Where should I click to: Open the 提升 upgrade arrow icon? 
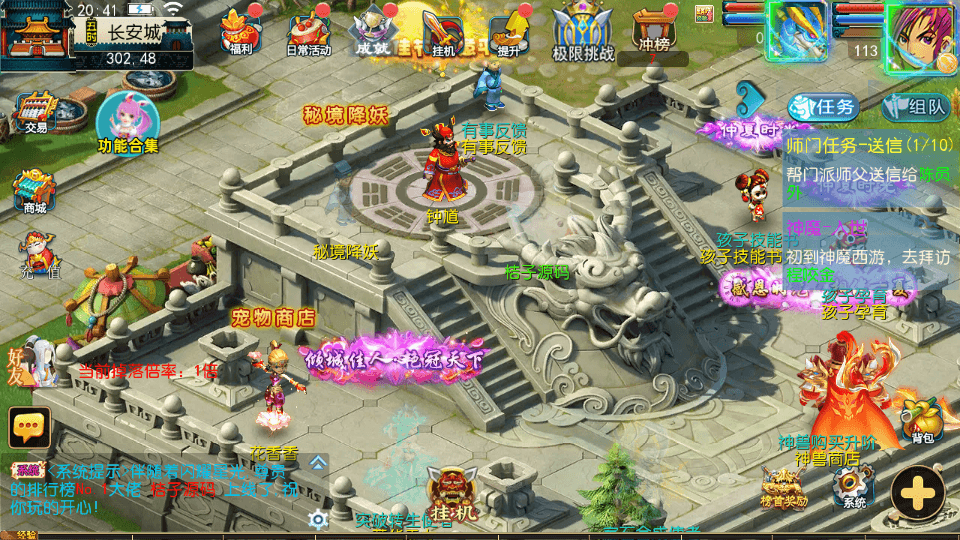click(x=509, y=31)
